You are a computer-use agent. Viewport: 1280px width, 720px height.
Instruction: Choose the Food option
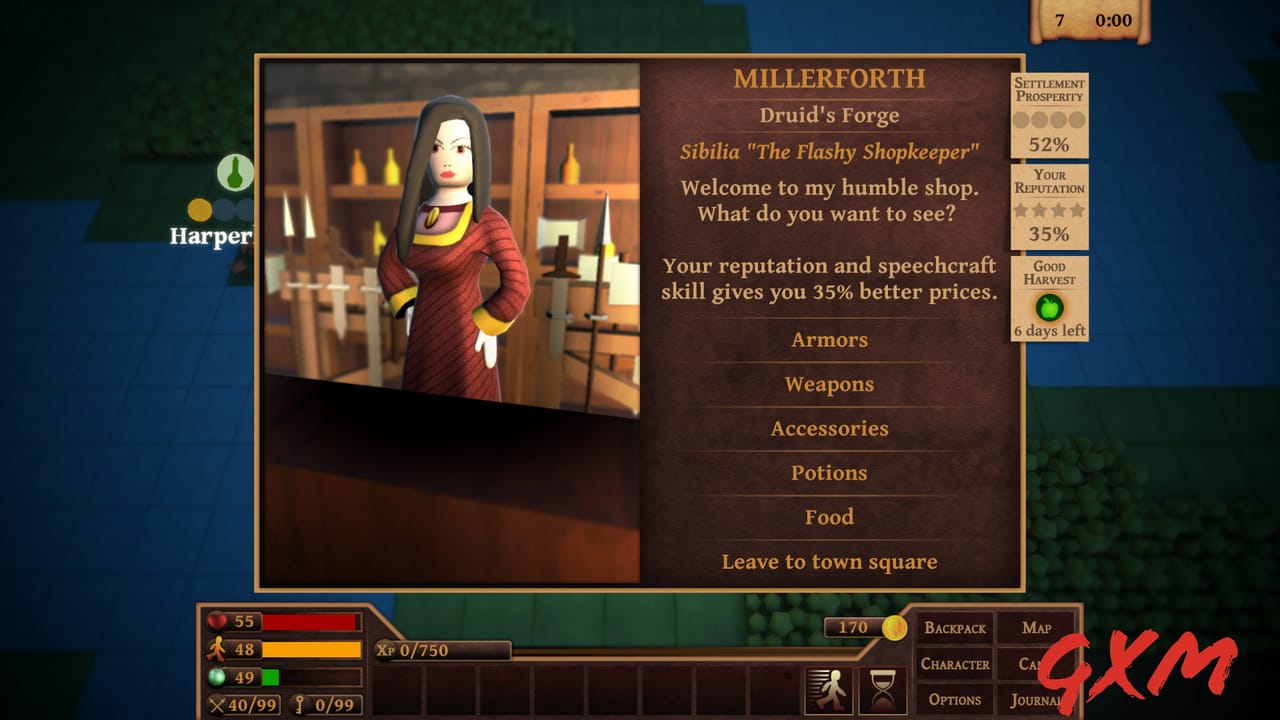point(829,517)
